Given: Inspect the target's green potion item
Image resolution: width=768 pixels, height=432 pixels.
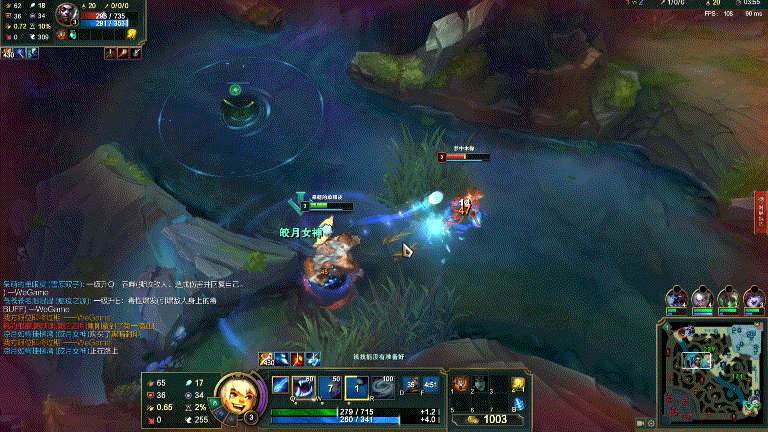Looking at the screenshot, I should coord(72,35).
